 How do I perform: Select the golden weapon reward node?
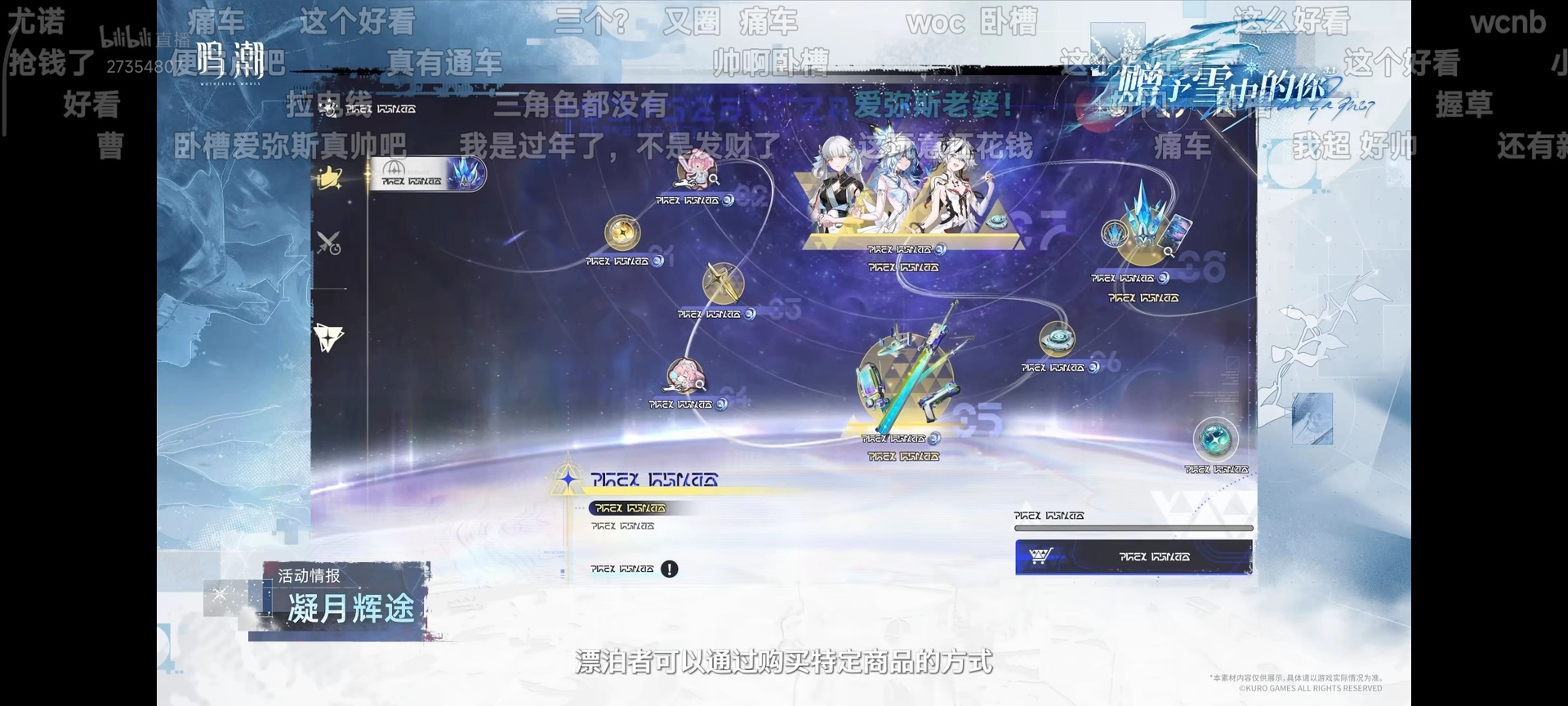[x=723, y=284]
